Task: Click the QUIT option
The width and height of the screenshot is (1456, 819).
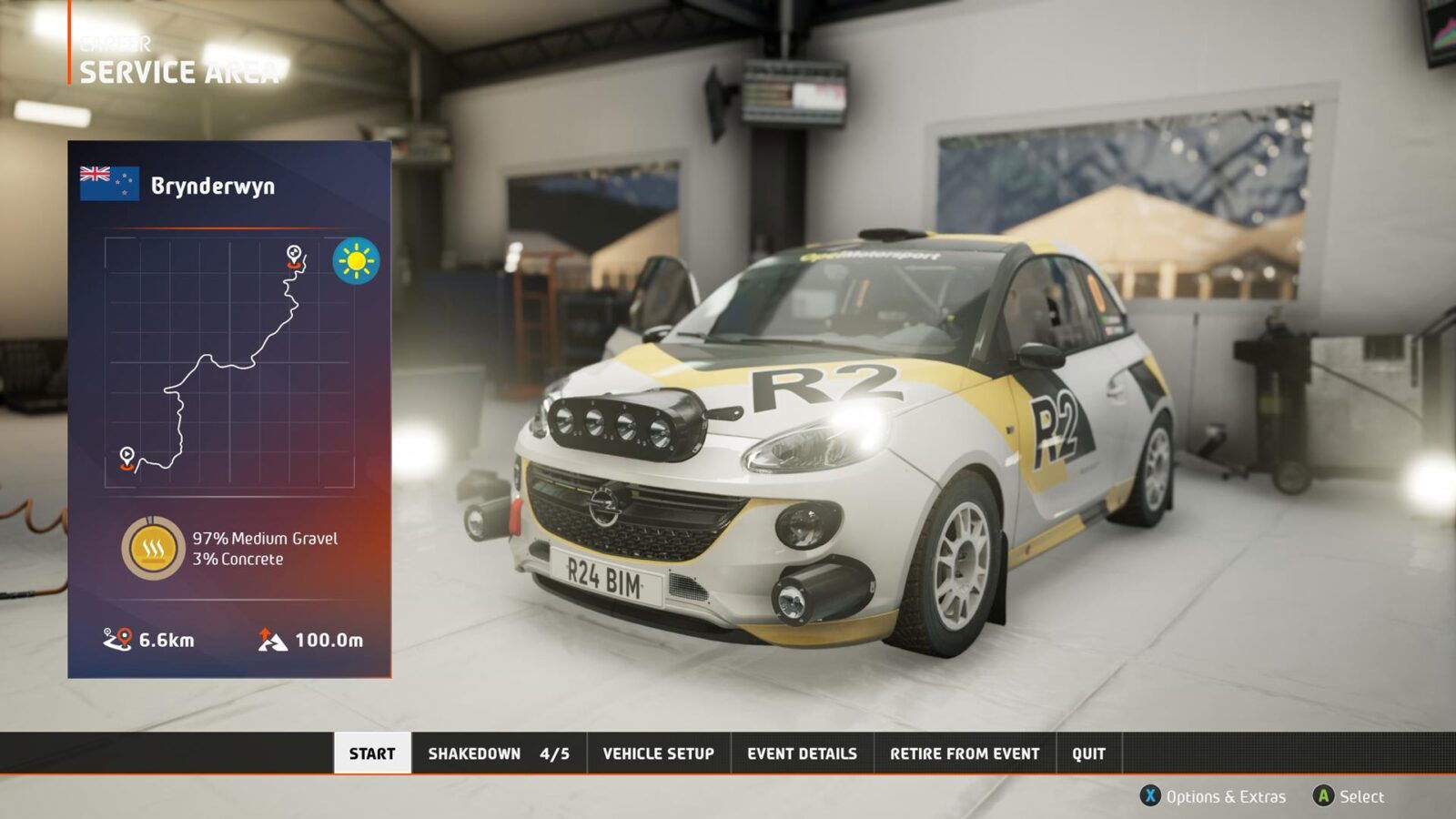Action: click(1088, 753)
